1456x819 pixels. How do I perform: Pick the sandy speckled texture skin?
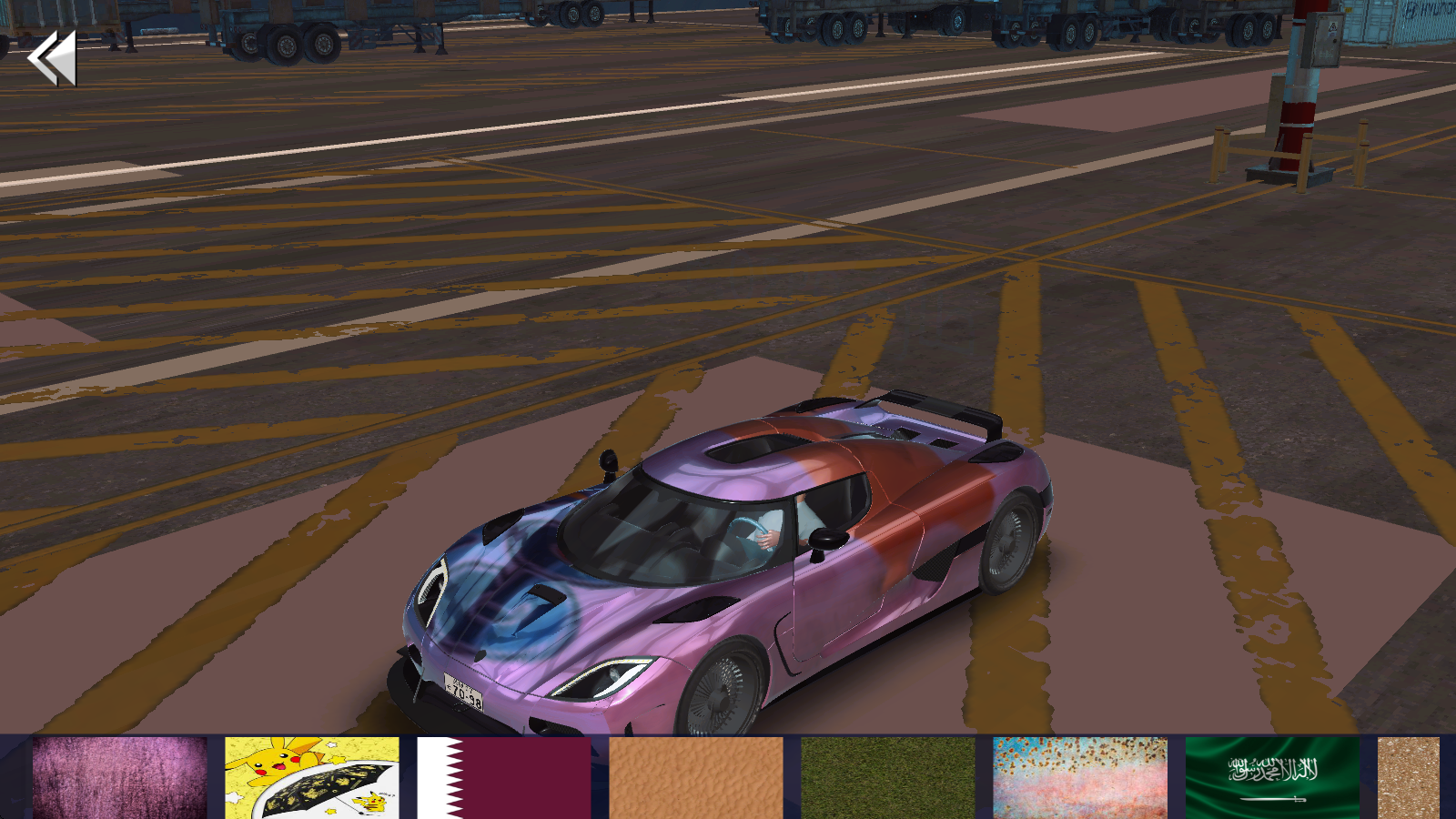tap(1409, 778)
